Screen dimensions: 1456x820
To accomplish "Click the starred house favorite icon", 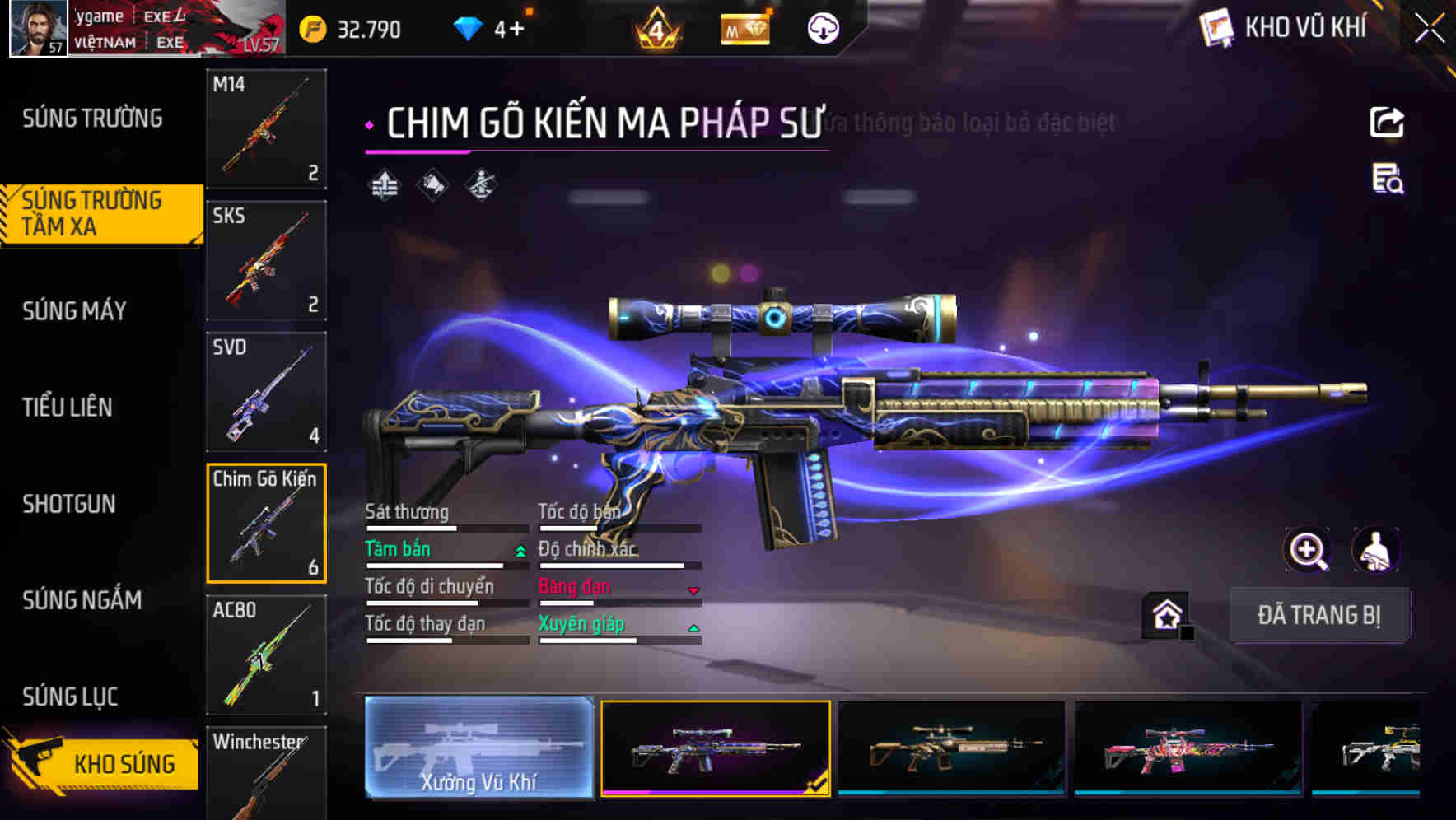I will click(1165, 613).
